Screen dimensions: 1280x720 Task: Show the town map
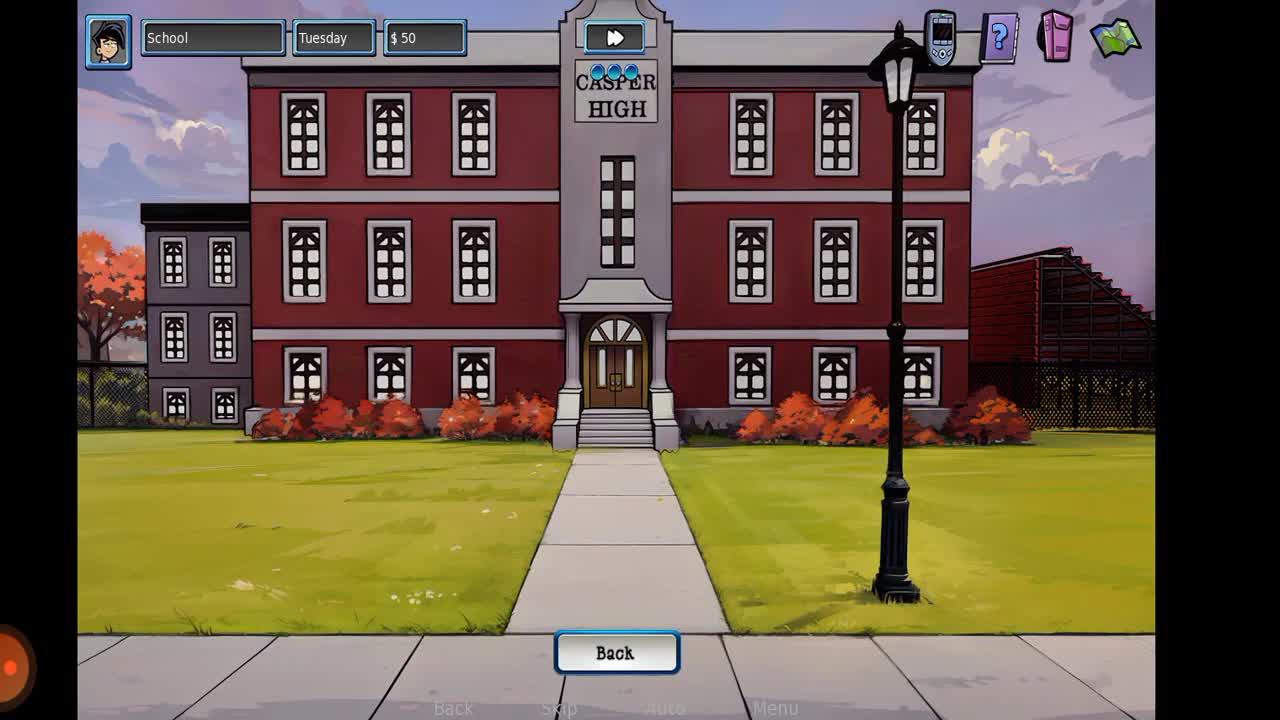[1115, 38]
